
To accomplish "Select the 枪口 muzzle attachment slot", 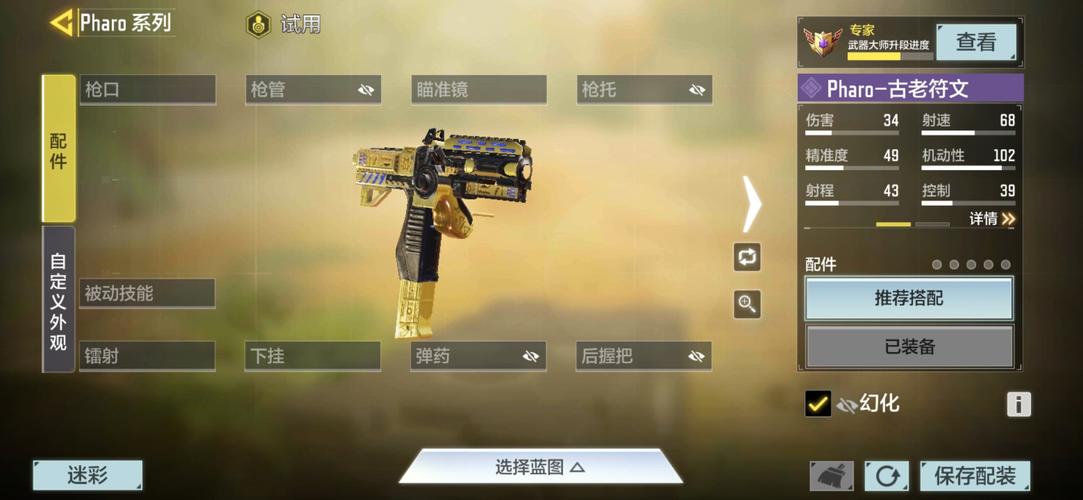I will coord(147,90).
